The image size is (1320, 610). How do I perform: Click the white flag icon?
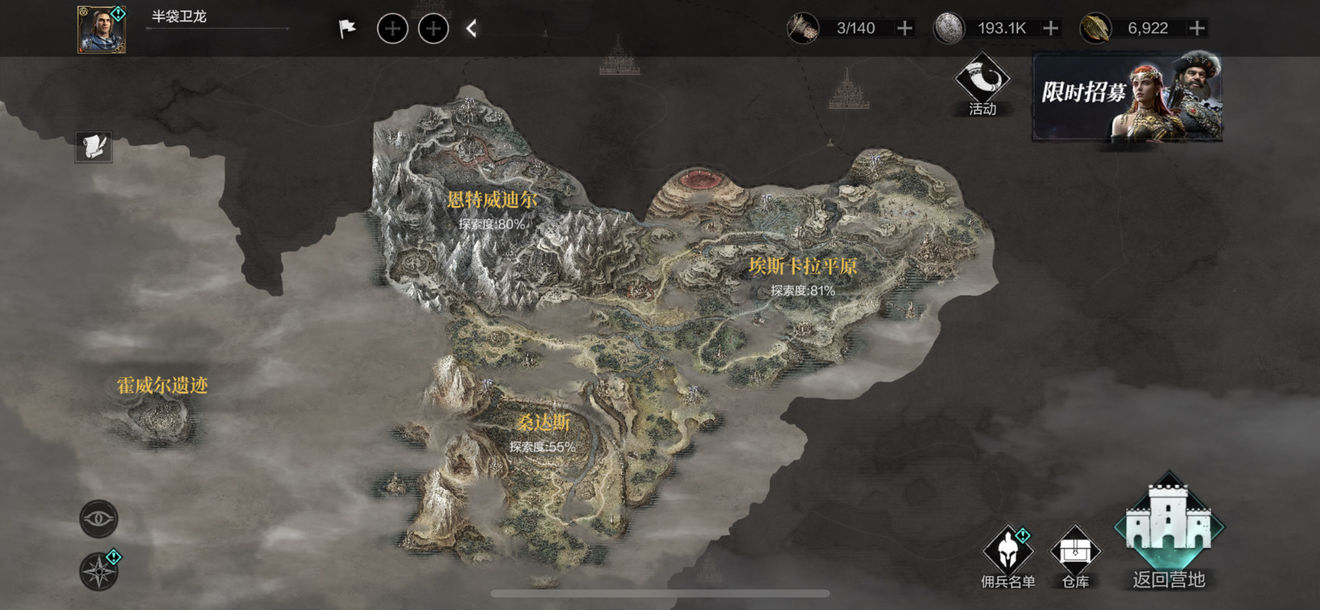pos(347,29)
